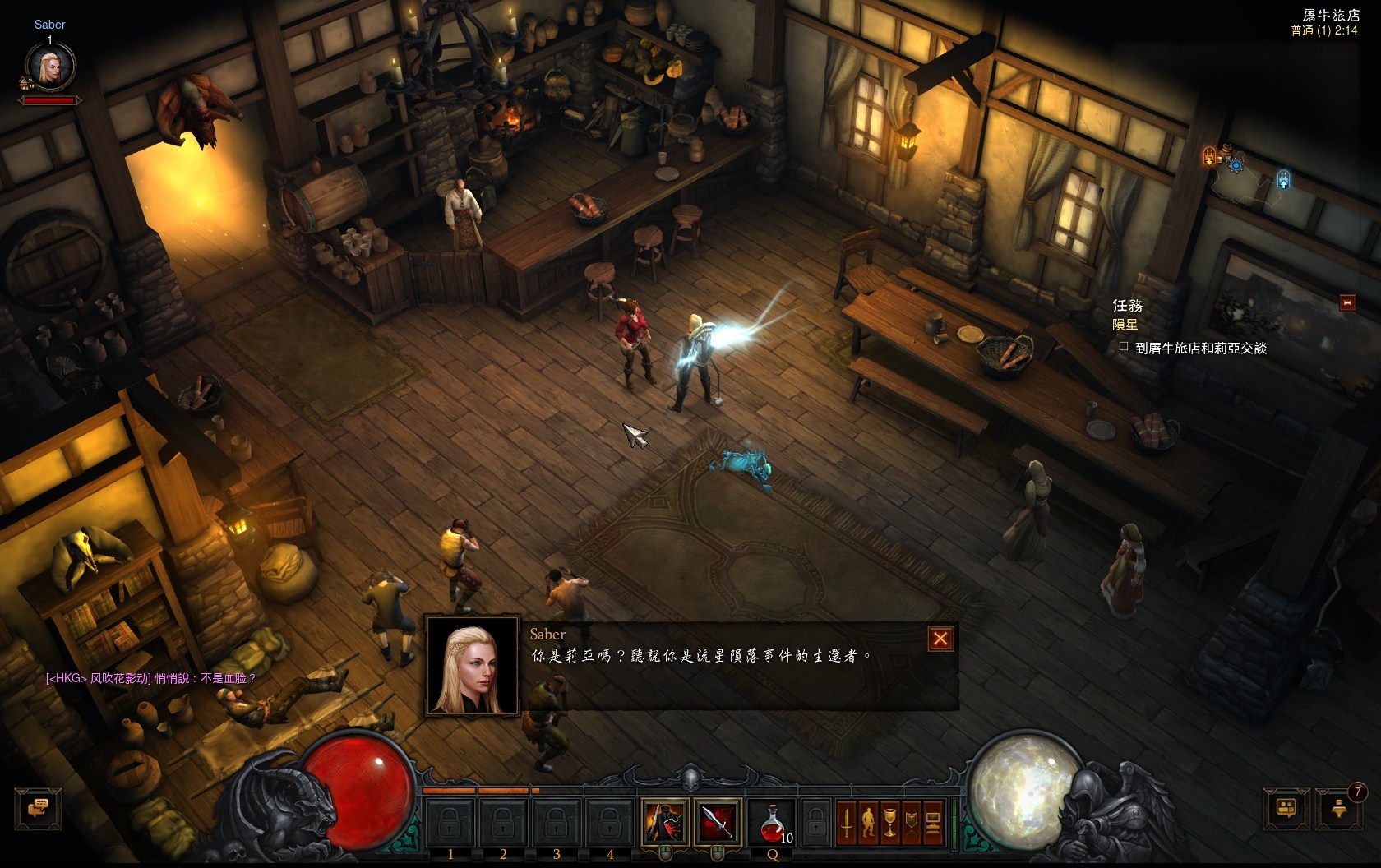Click the orange down-arrow gate minimap marker
Image resolution: width=1381 pixels, height=868 pixels.
point(1209,155)
